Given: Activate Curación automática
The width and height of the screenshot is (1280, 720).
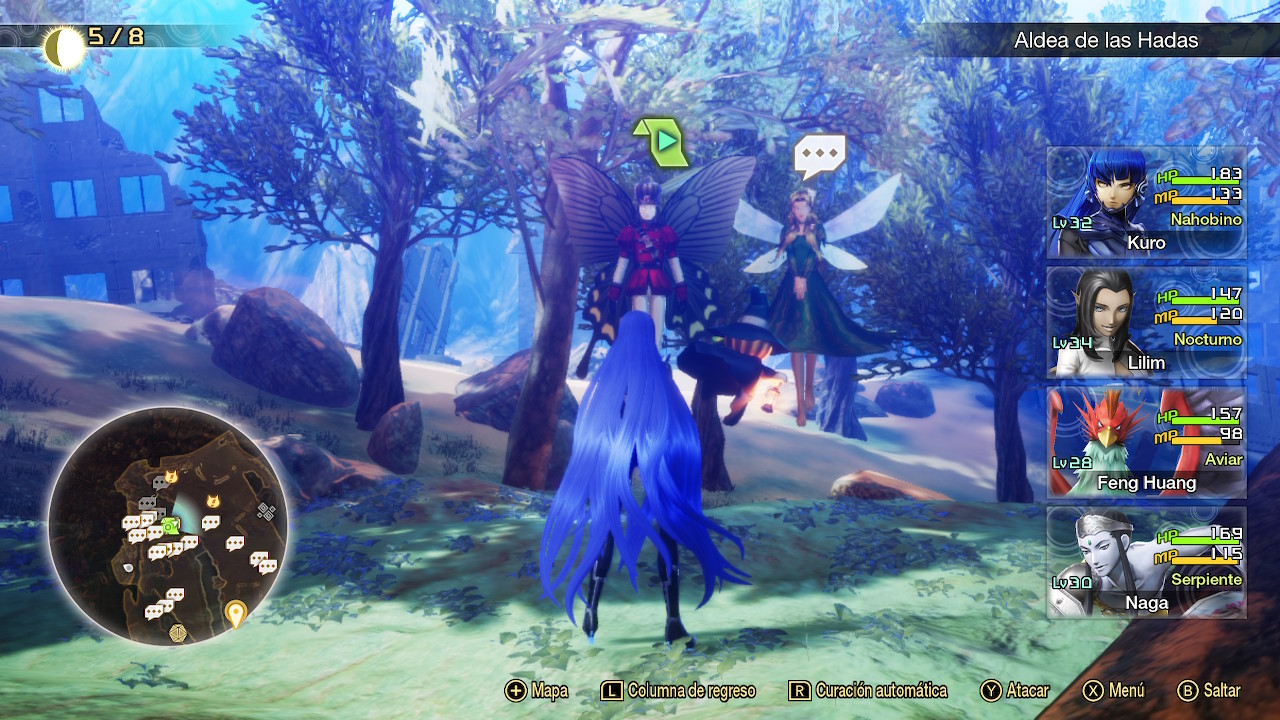Looking at the screenshot, I should click(868, 691).
